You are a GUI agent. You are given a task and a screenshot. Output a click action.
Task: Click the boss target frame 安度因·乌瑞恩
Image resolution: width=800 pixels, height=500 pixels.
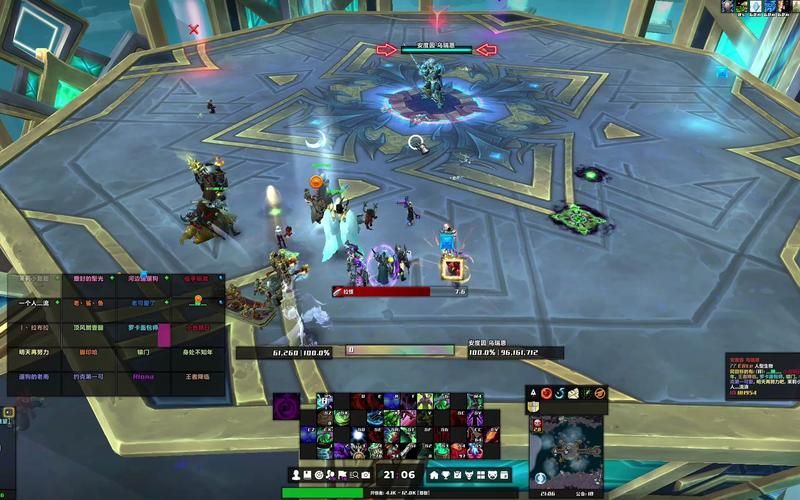(435, 48)
